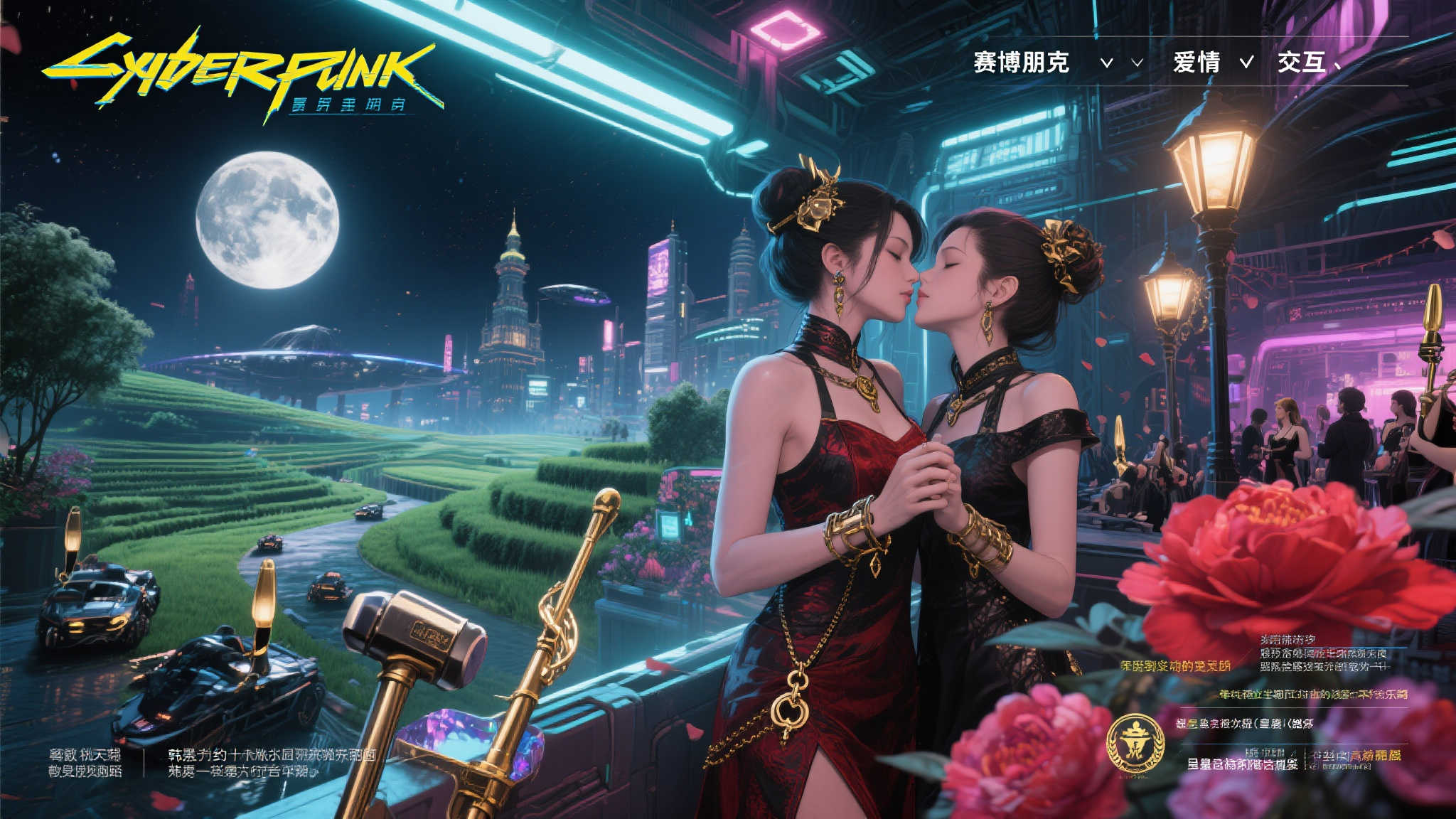The image size is (1456, 819).
Task: Select the 交互 menu entry
Action: 1301,63
